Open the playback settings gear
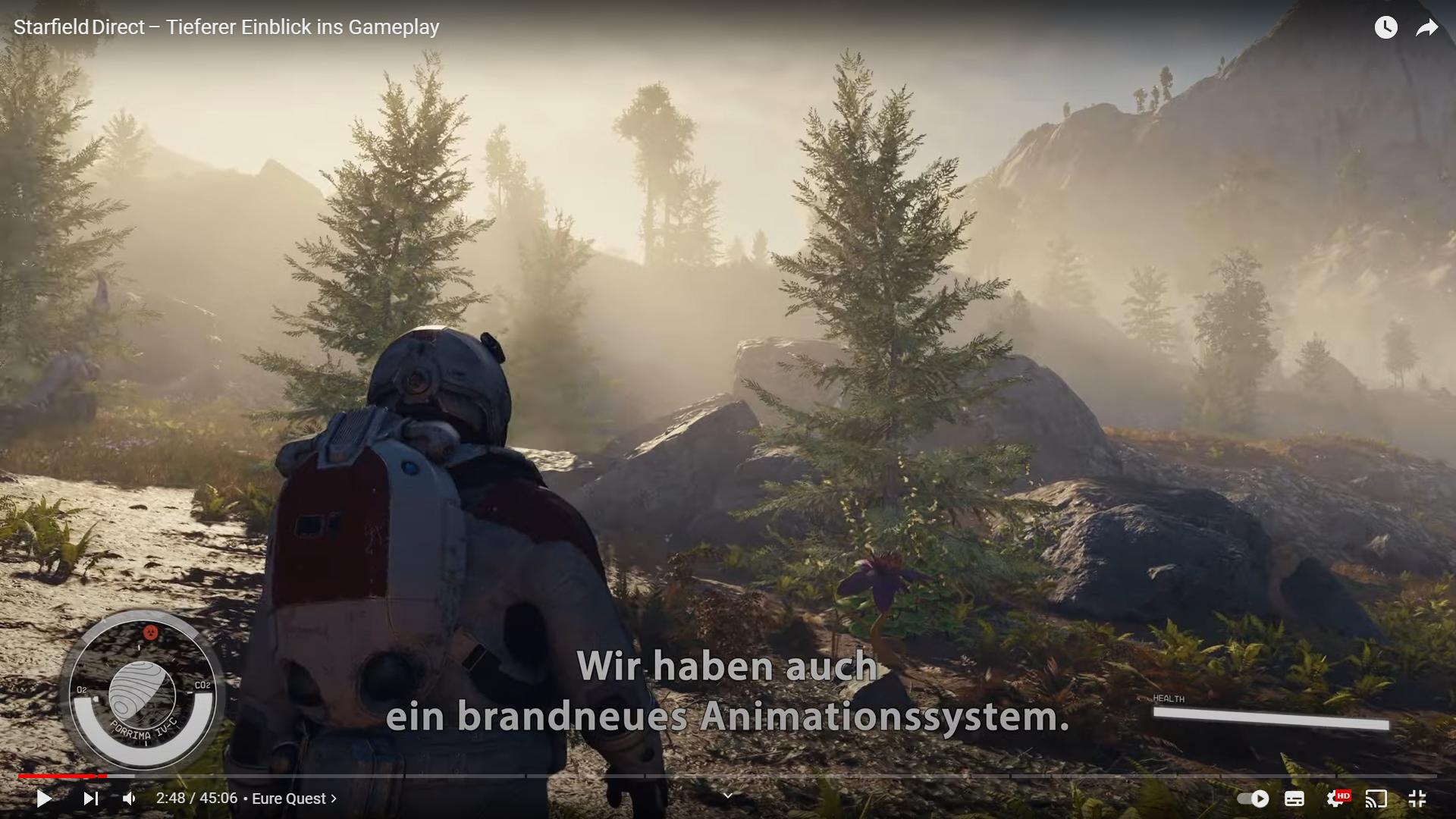This screenshot has height=819, width=1456. tap(1335, 799)
